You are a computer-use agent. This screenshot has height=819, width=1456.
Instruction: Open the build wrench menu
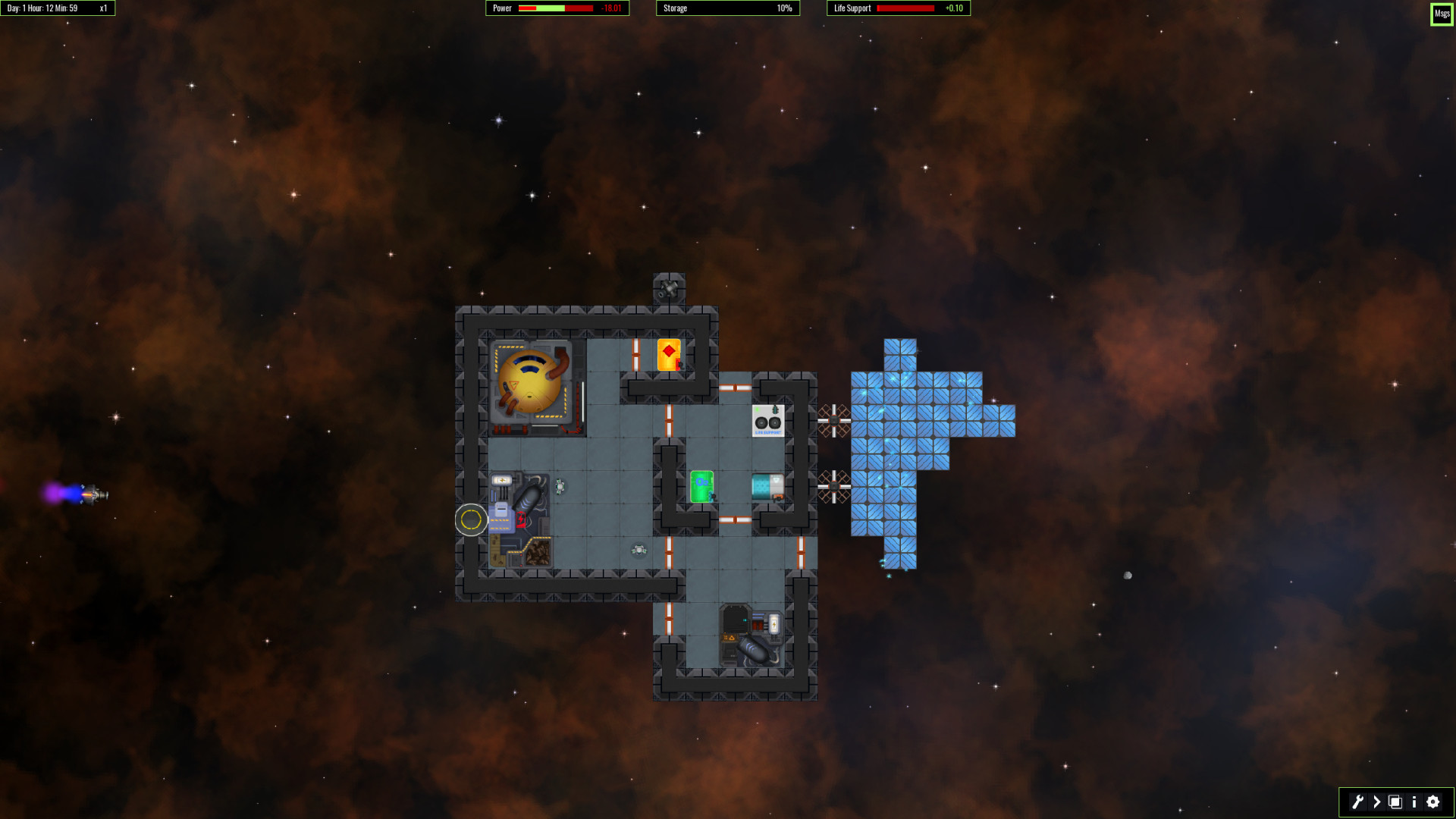point(1357,802)
